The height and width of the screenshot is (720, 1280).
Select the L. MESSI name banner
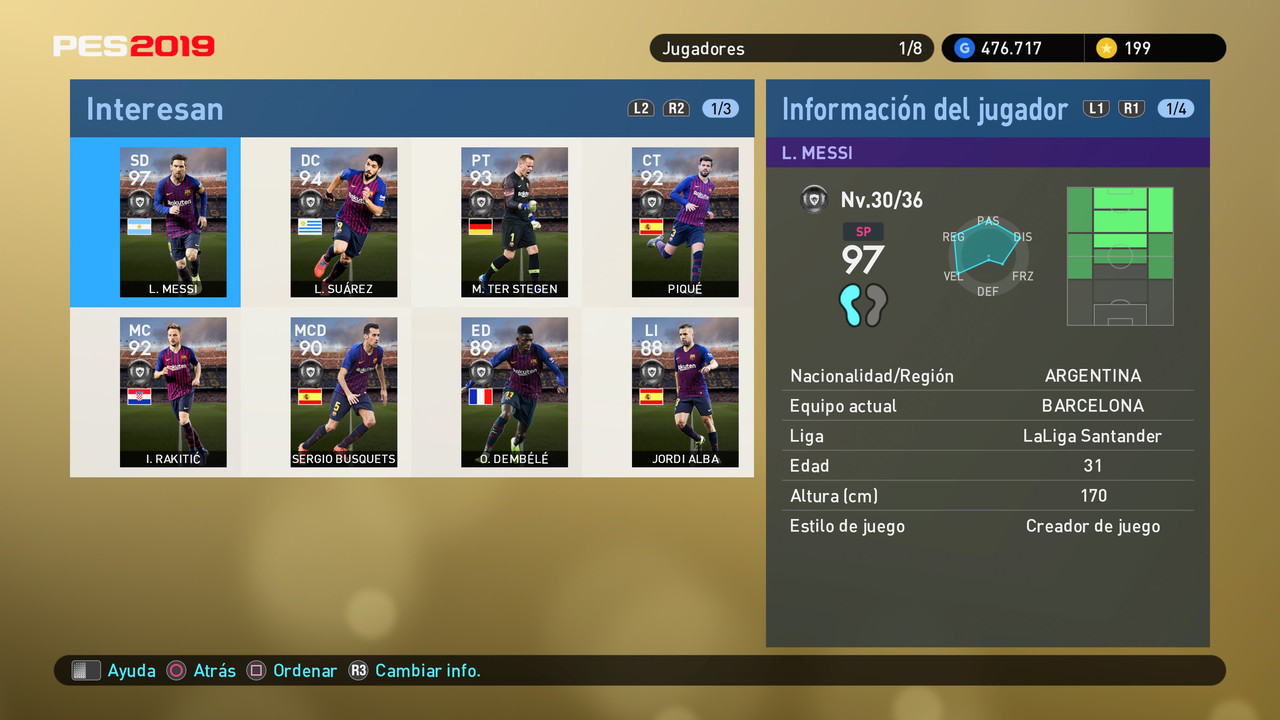pyautogui.click(x=988, y=152)
